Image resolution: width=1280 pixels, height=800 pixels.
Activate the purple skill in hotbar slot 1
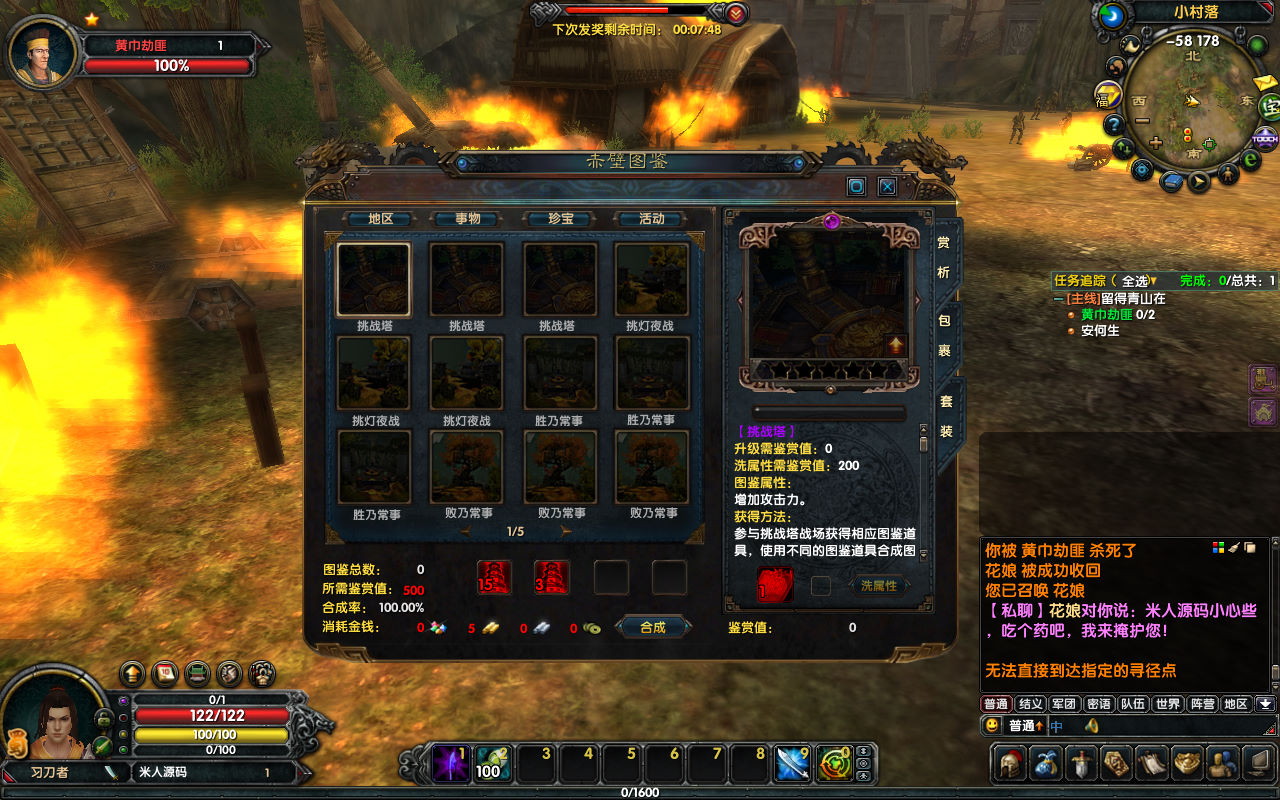tap(450, 764)
